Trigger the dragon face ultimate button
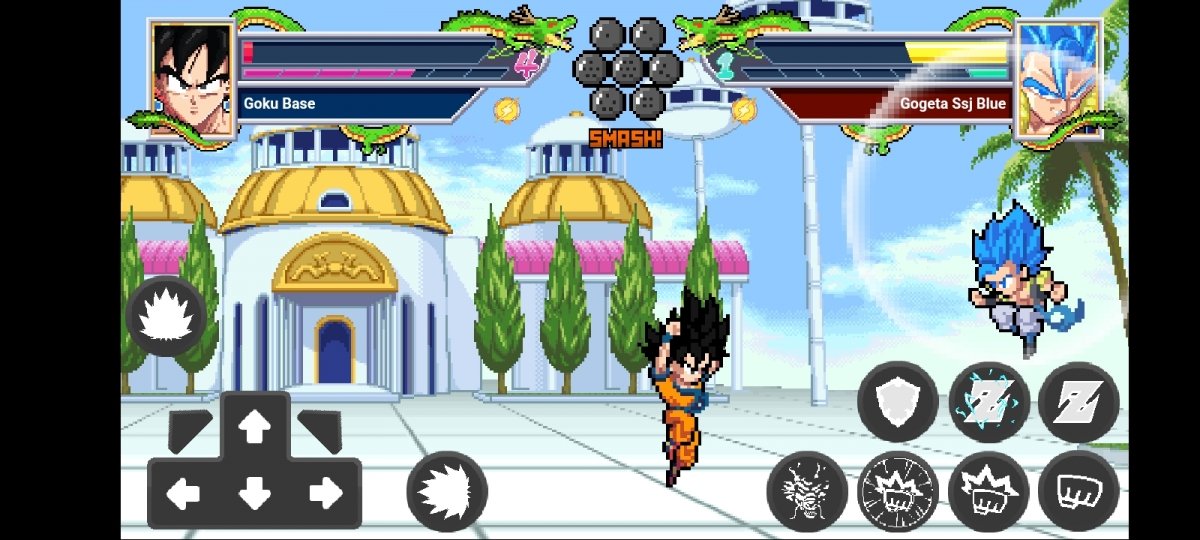This screenshot has width=1200, height=540. (x=807, y=491)
